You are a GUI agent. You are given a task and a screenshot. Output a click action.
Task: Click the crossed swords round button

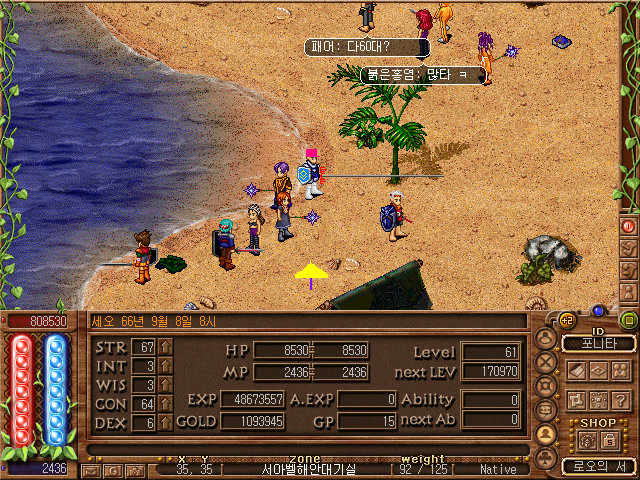(547, 363)
